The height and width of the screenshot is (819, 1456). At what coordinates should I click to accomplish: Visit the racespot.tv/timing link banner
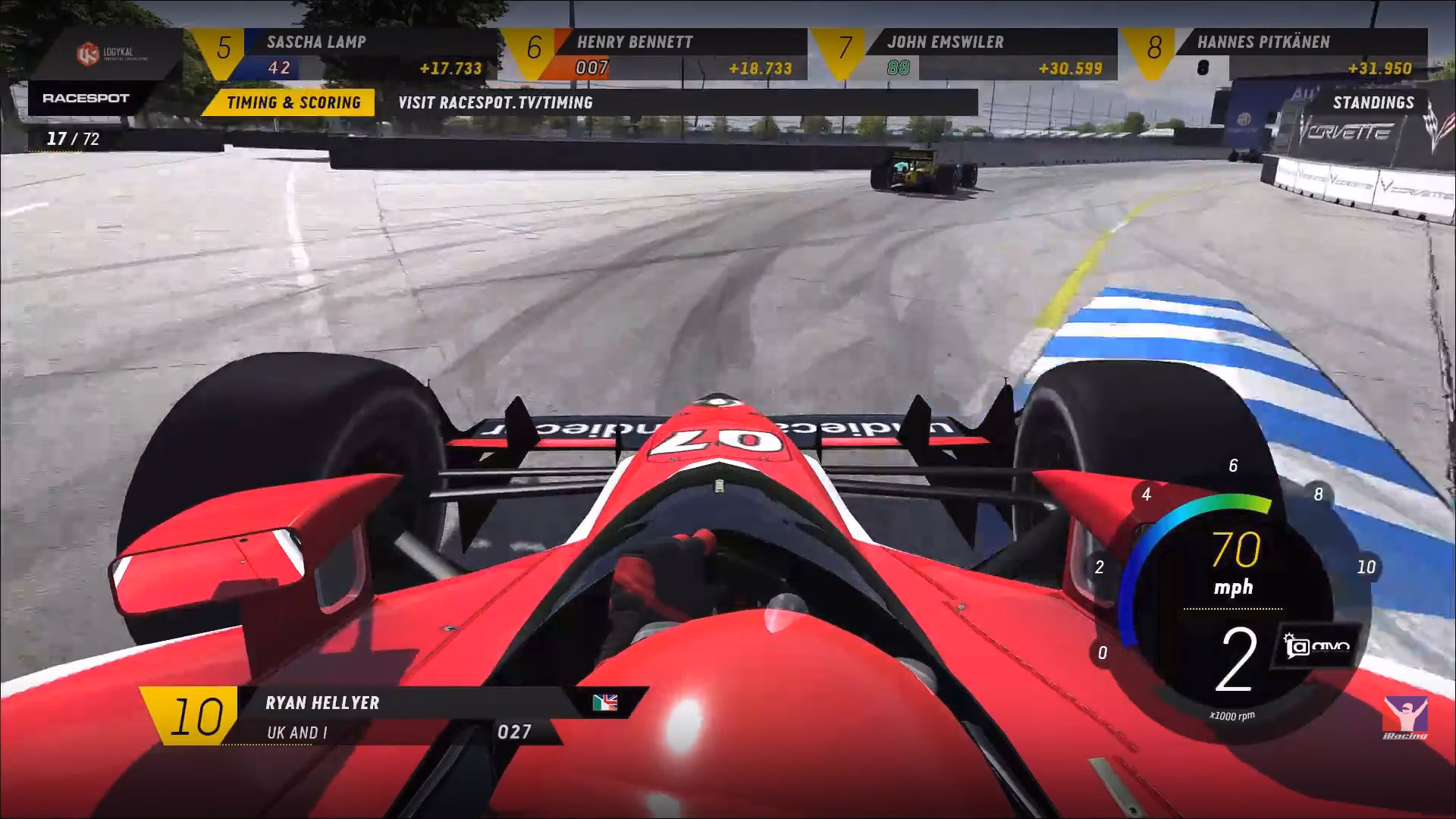tap(496, 102)
